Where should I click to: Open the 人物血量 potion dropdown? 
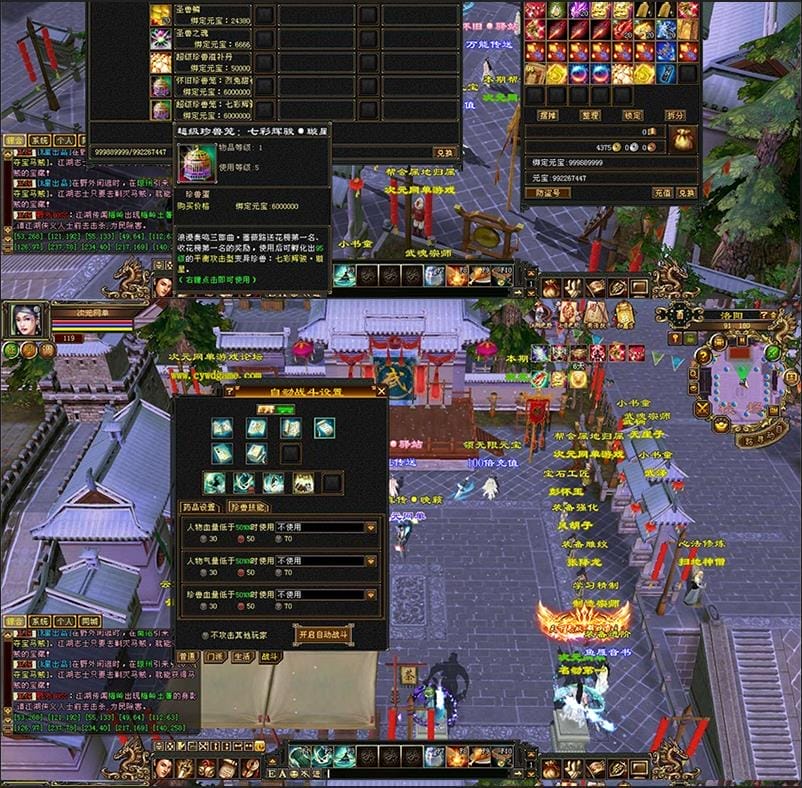371,527
